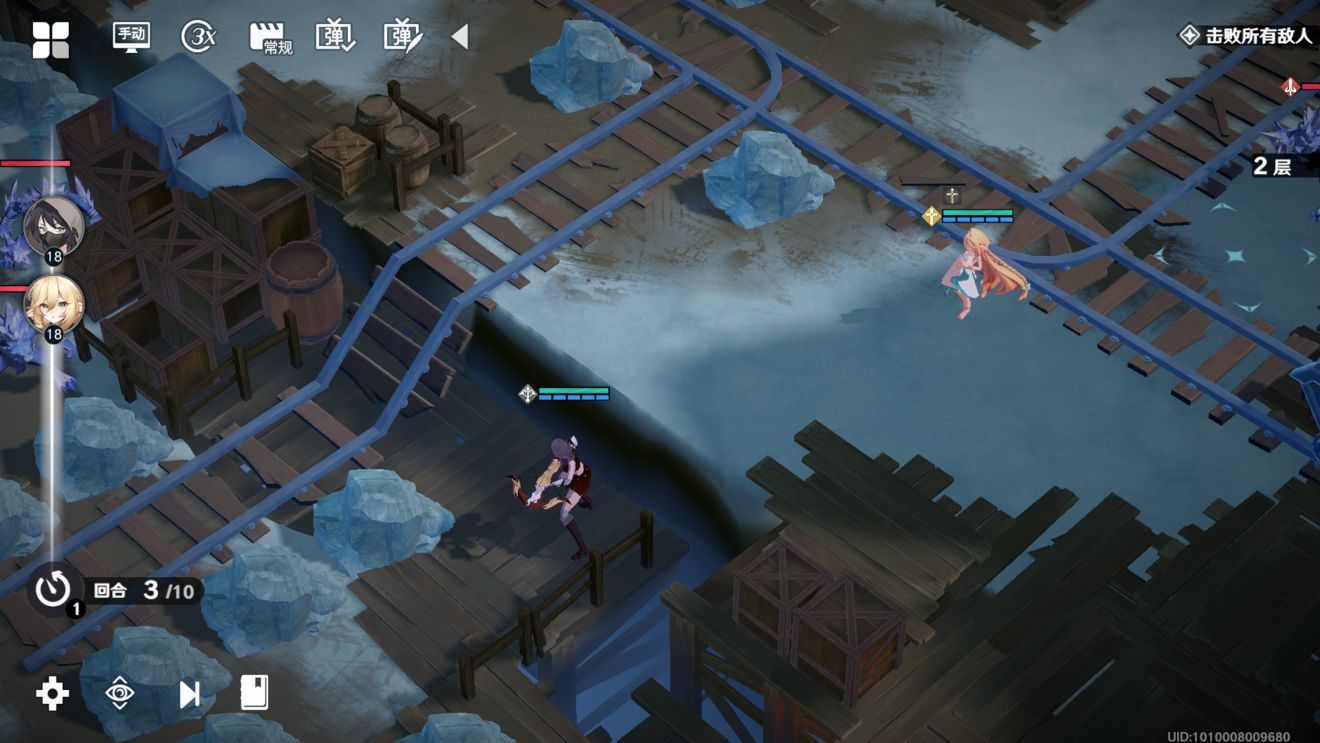Select the dark-haired masked character portrait
The height and width of the screenshot is (743, 1320).
click(x=54, y=226)
